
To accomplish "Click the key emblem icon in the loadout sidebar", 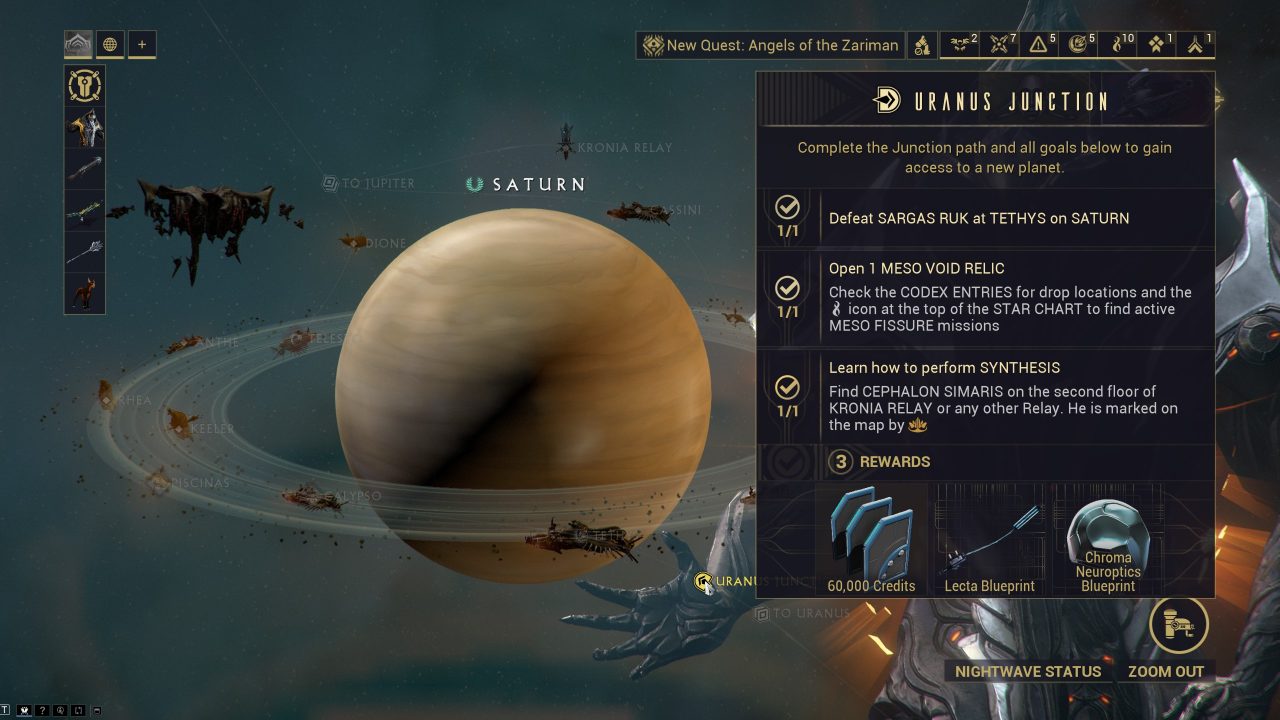I will click(x=84, y=87).
